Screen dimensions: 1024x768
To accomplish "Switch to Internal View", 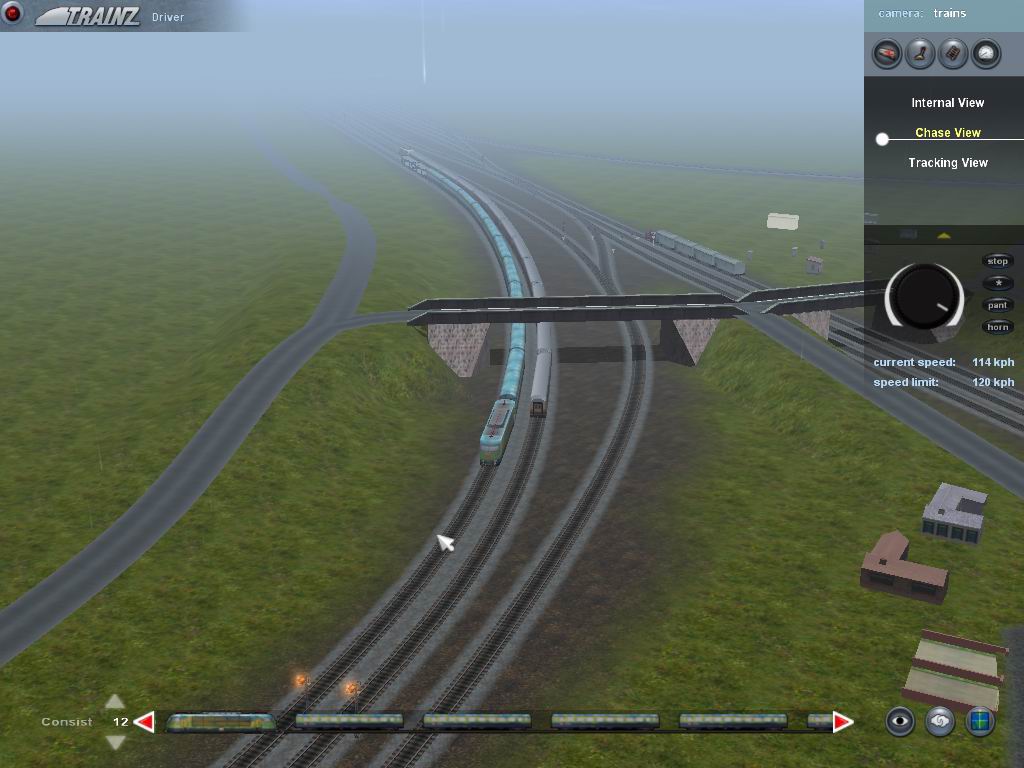I will point(947,103).
